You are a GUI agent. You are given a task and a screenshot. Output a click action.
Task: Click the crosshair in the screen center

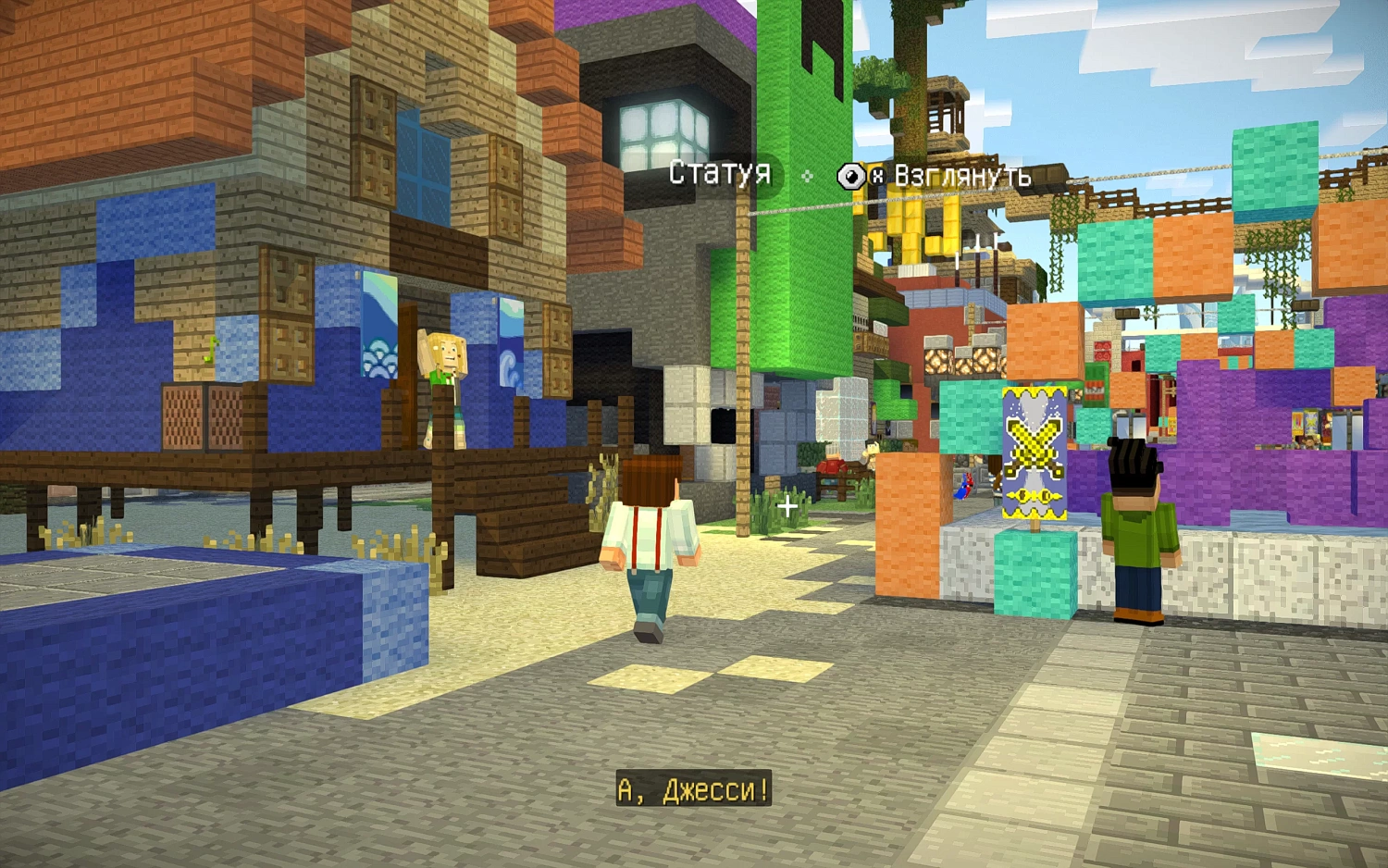pyautogui.click(x=786, y=505)
